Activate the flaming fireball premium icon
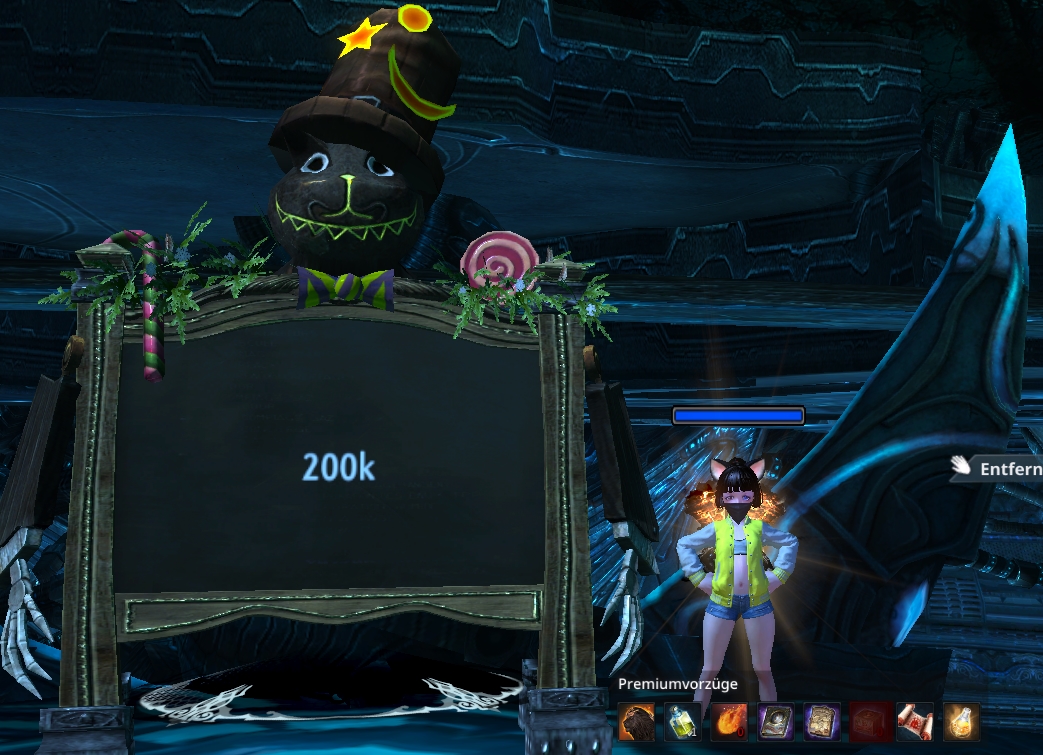The height and width of the screenshot is (755, 1043). click(x=728, y=720)
